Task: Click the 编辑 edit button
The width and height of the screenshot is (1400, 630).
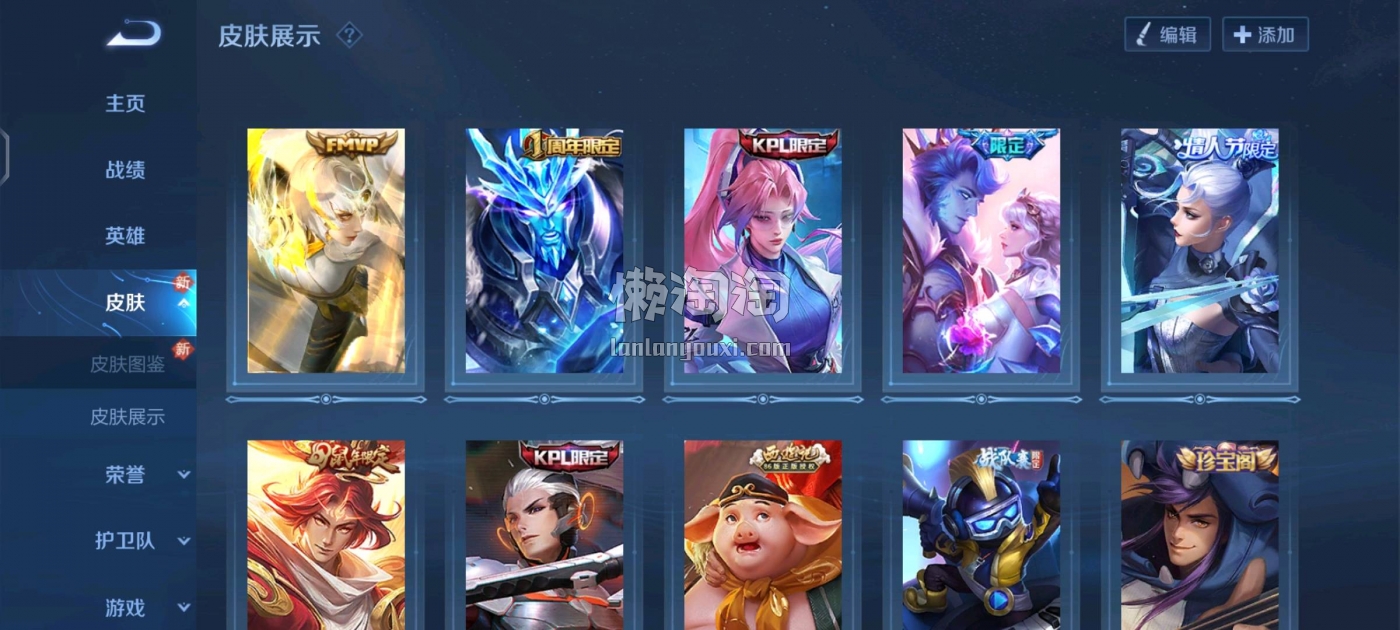Action: pyautogui.click(x=1167, y=35)
